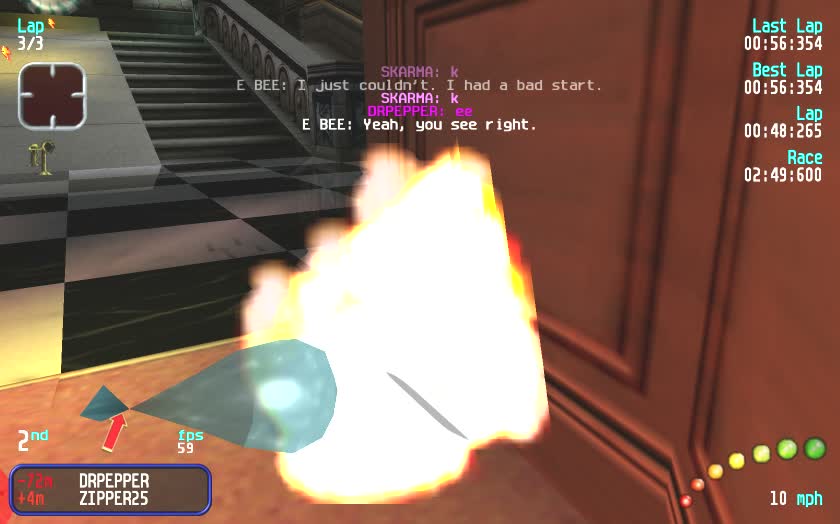Click the pickup item slot box
The height and width of the screenshot is (524, 840).
(x=52, y=96)
